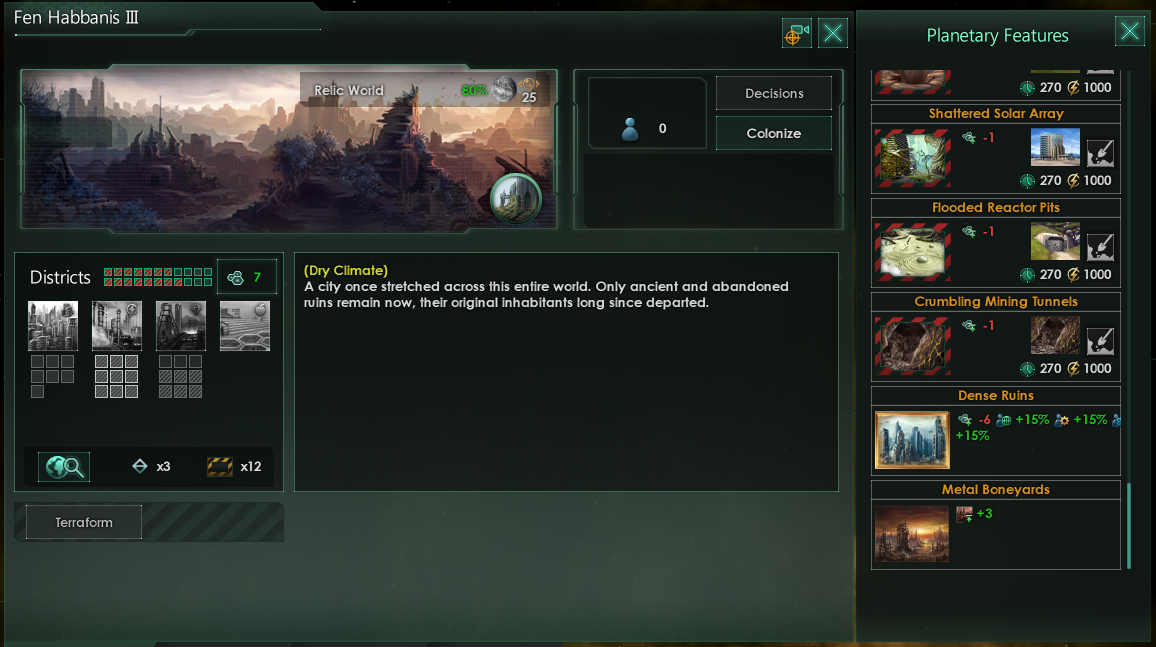The image size is (1156, 647).
Task: Click the Shattered Solar Array thumbnail
Action: (912, 159)
